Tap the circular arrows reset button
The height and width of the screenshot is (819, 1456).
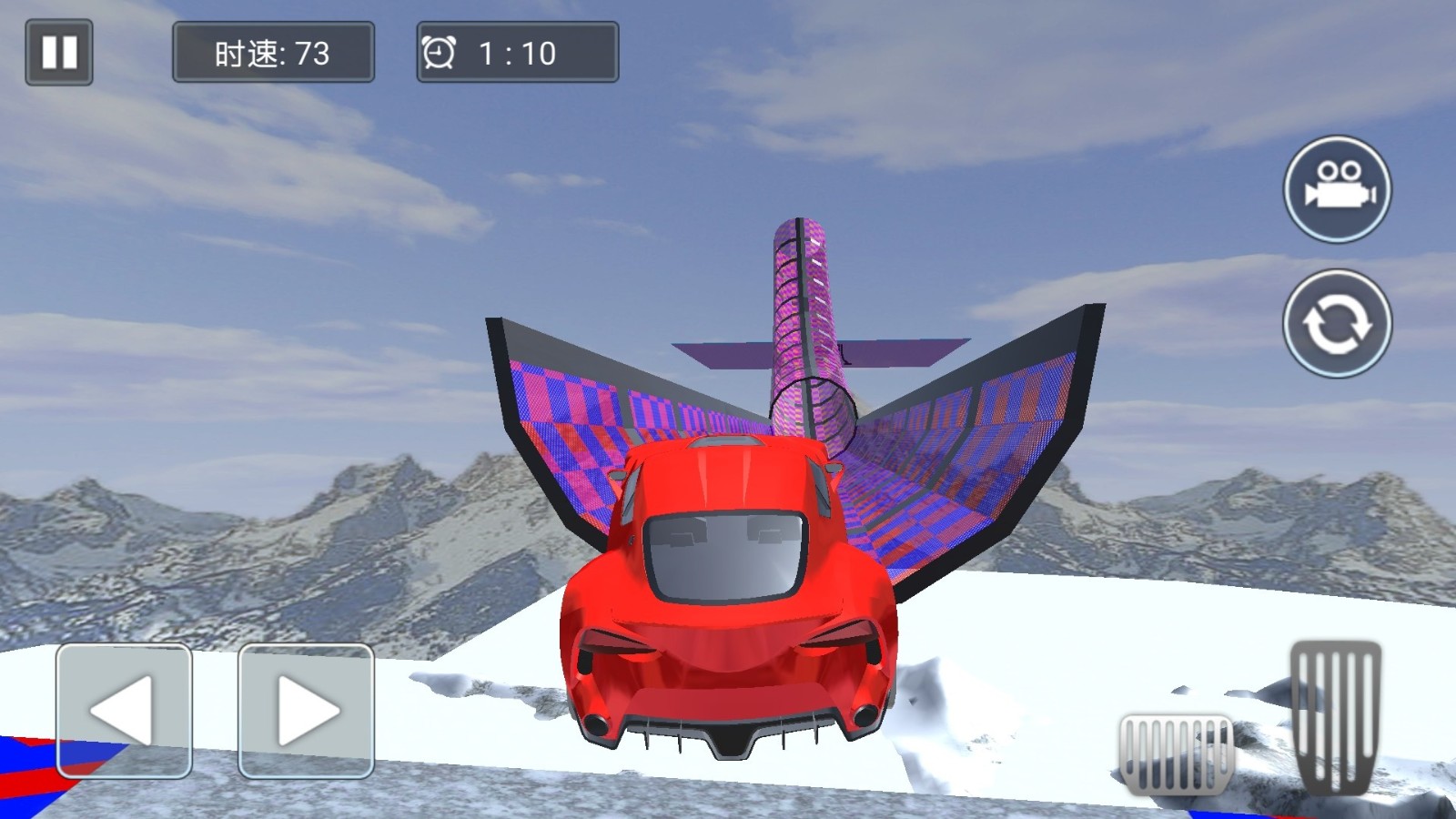[x=1337, y=323]
